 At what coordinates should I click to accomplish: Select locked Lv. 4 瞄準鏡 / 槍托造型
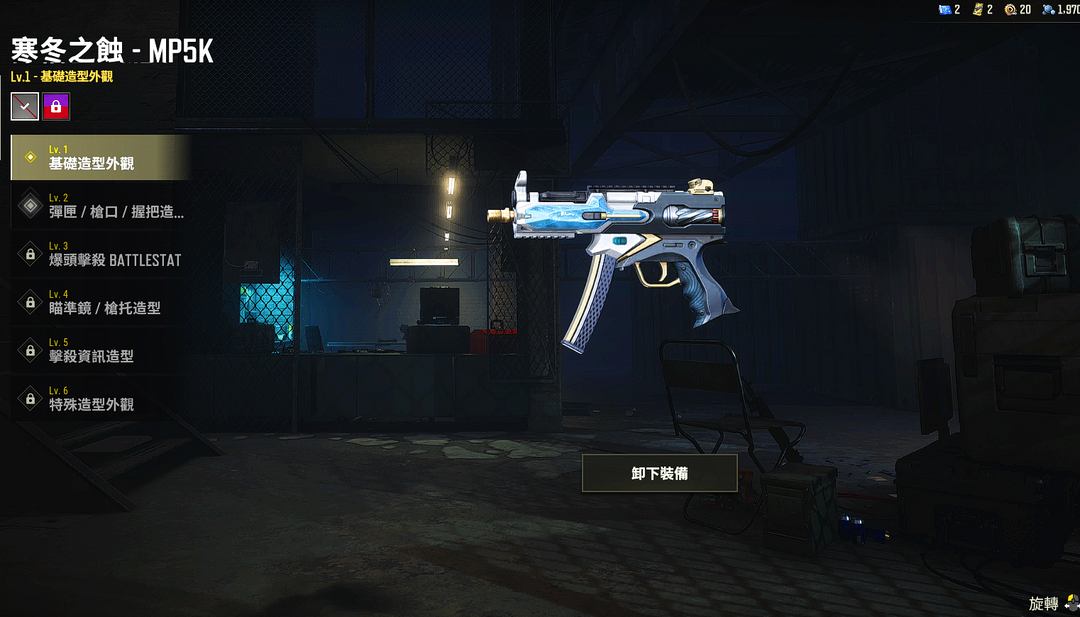(100, 302)
